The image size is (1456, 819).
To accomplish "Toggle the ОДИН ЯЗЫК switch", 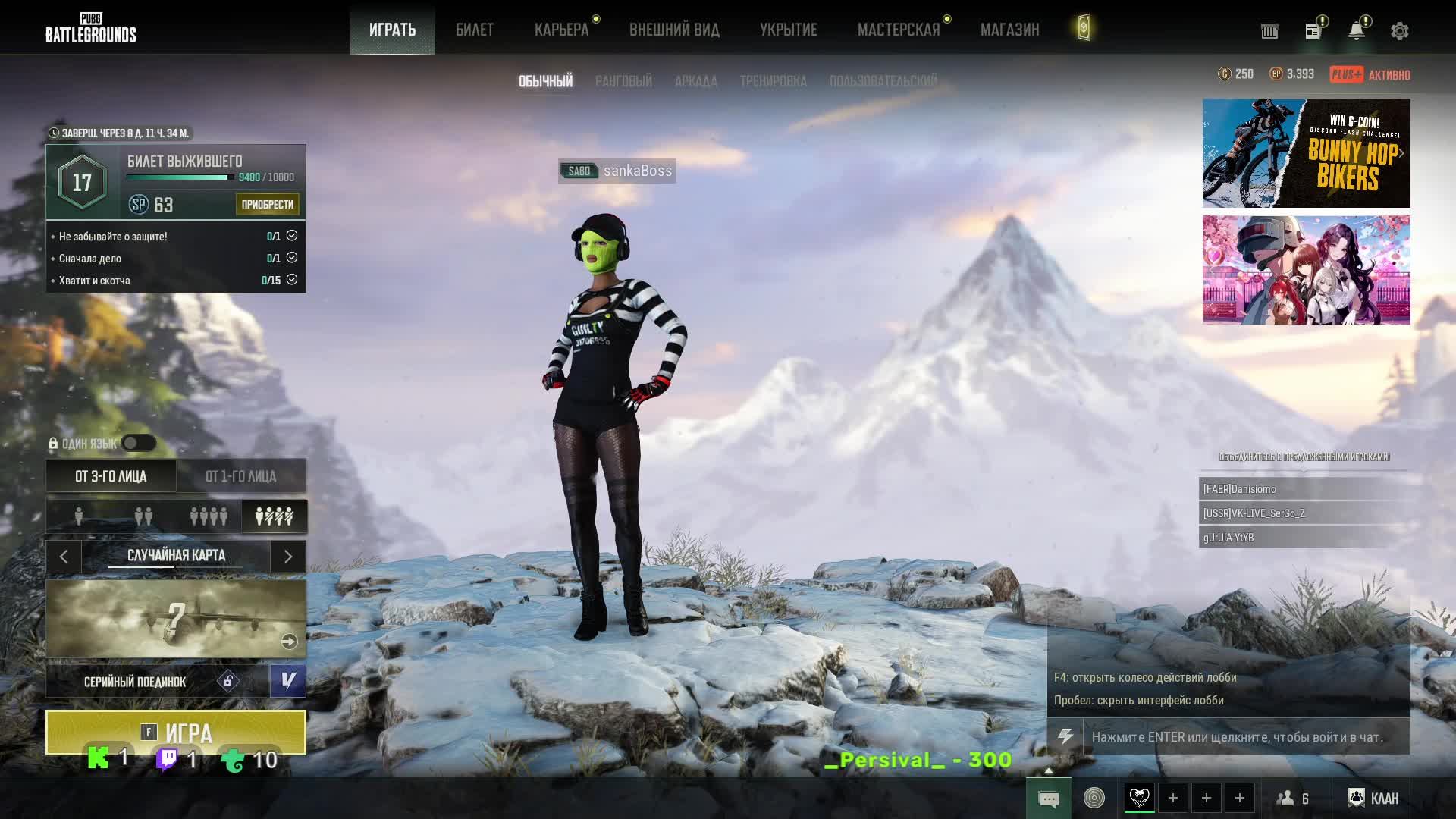I will coord(139,444).
